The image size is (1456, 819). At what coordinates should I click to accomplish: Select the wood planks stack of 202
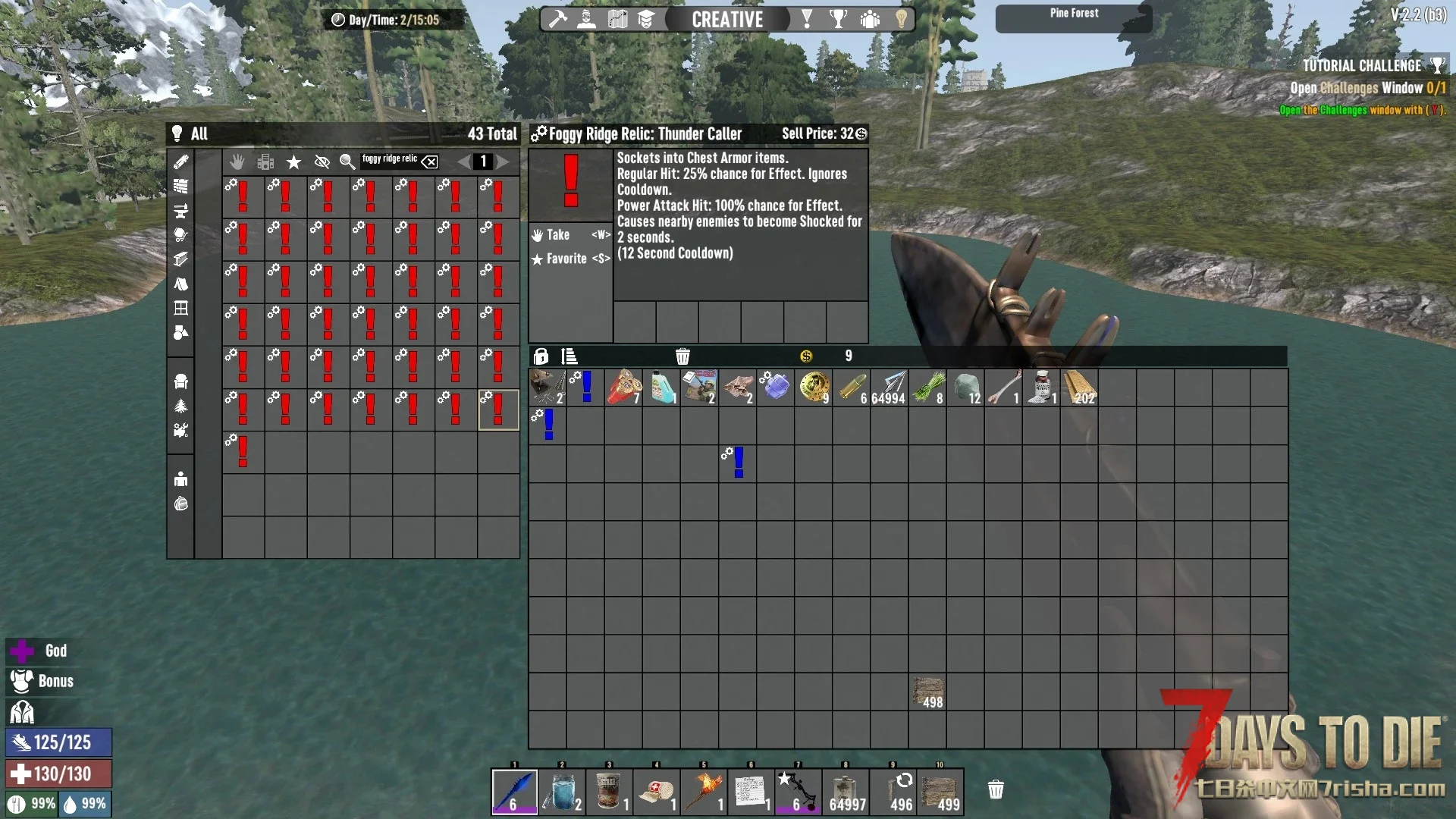tap(1078, 388)
